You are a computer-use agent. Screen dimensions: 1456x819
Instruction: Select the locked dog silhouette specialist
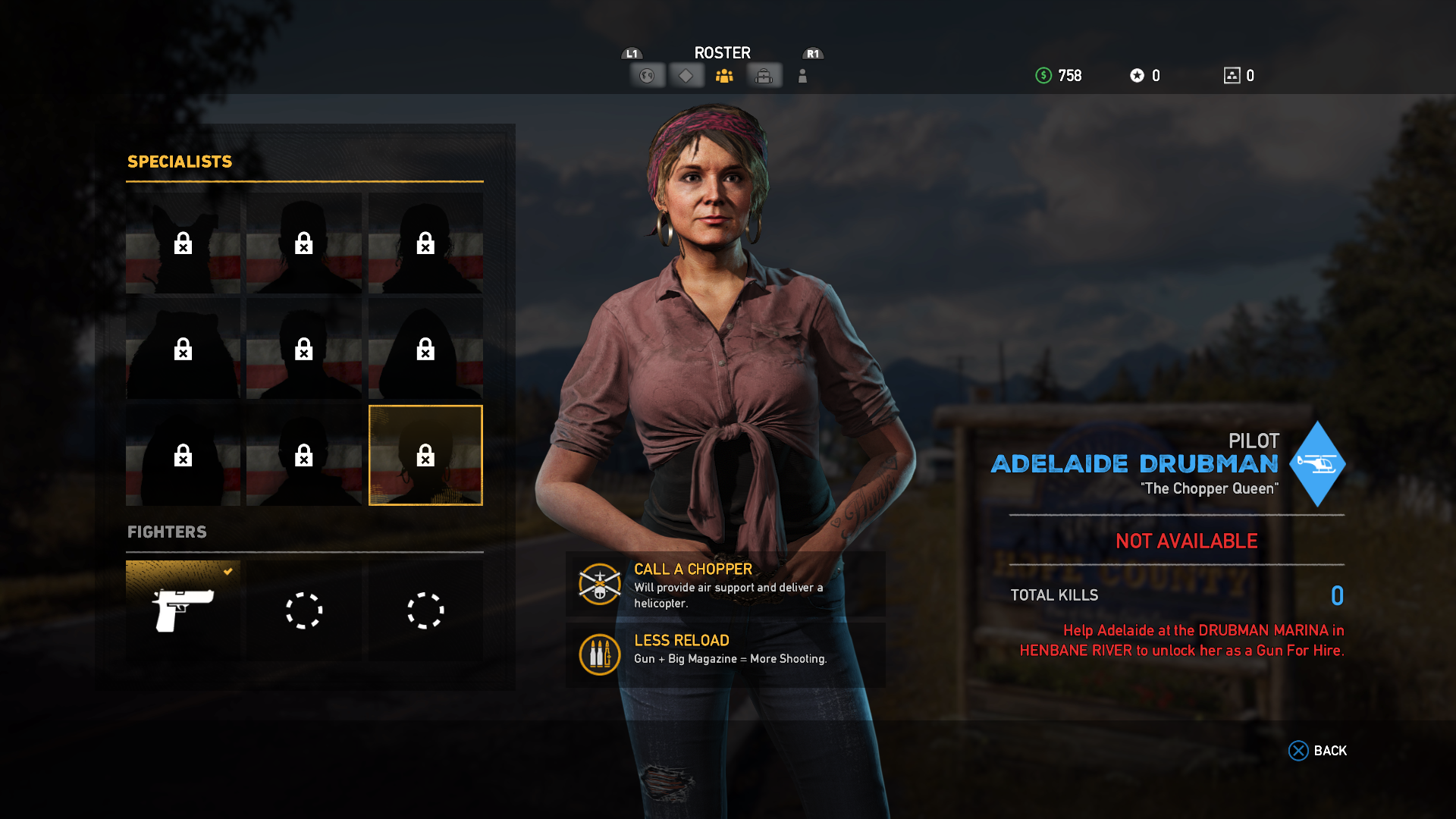(x=183, y=243)
